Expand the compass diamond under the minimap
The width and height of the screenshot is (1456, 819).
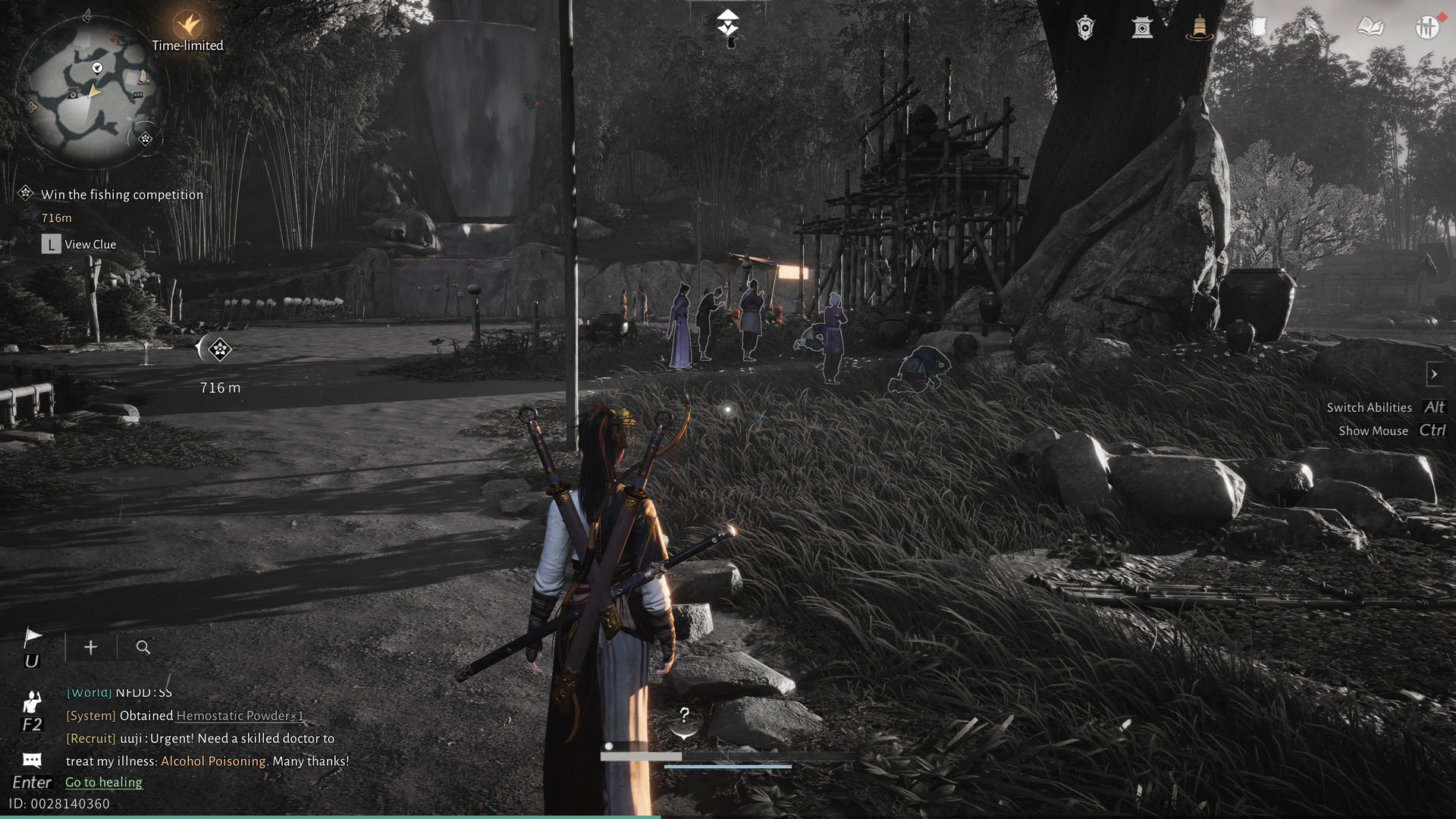pyautogui.click(x=145, y=139)
